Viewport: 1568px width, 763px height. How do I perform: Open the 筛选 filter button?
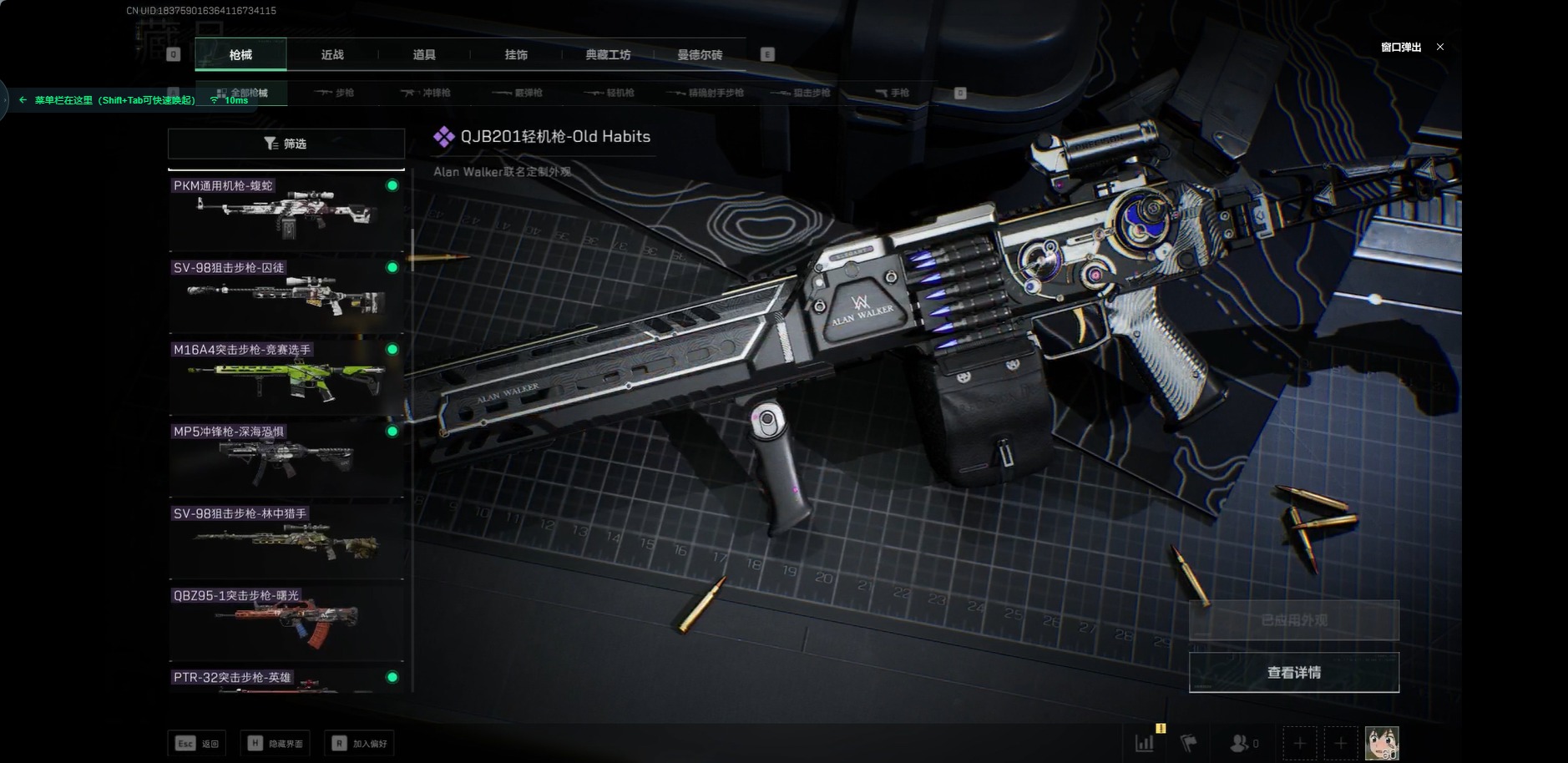(286, 144)
